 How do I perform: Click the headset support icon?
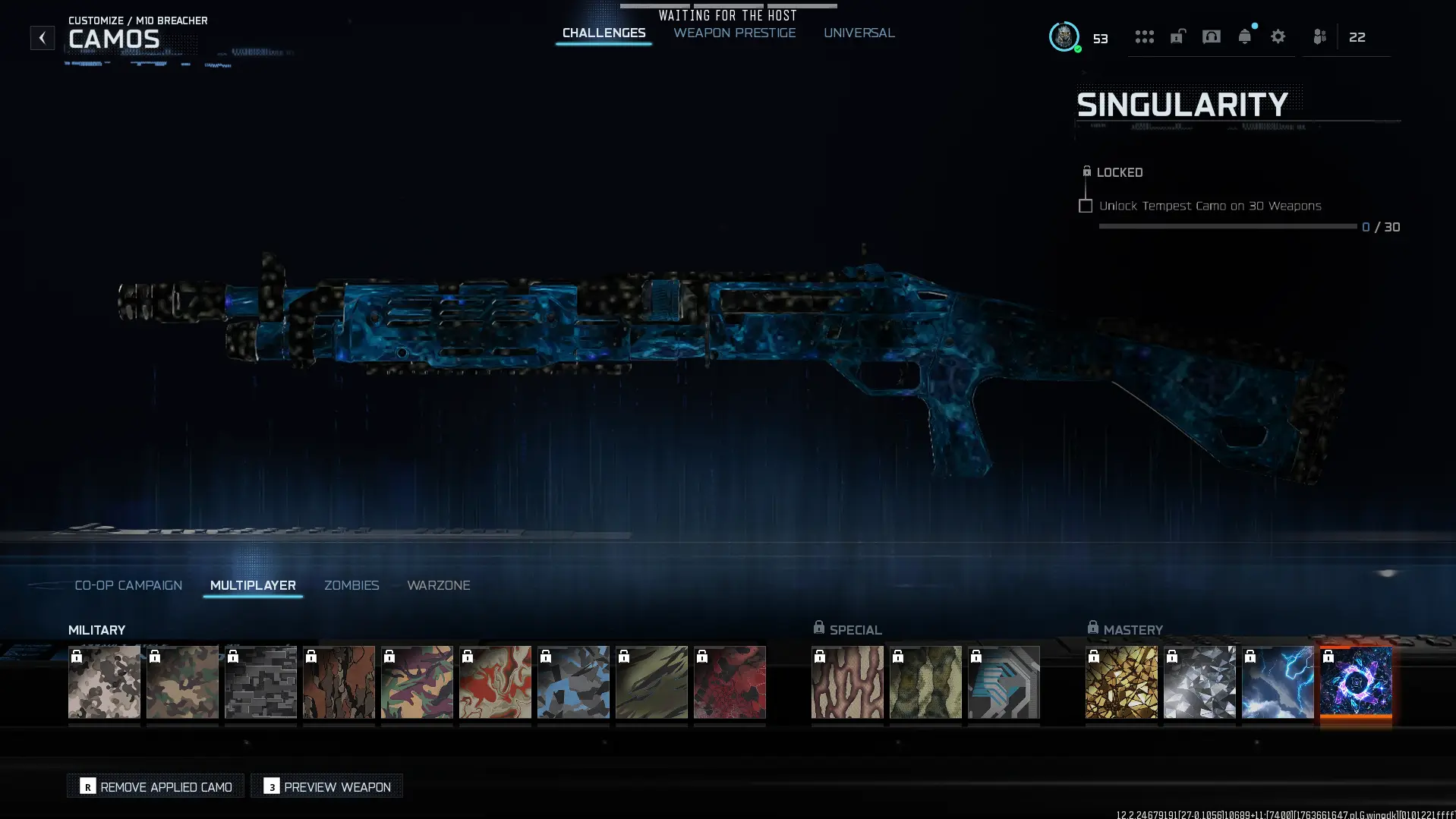pyautogui.click(x=1211, y=36)
